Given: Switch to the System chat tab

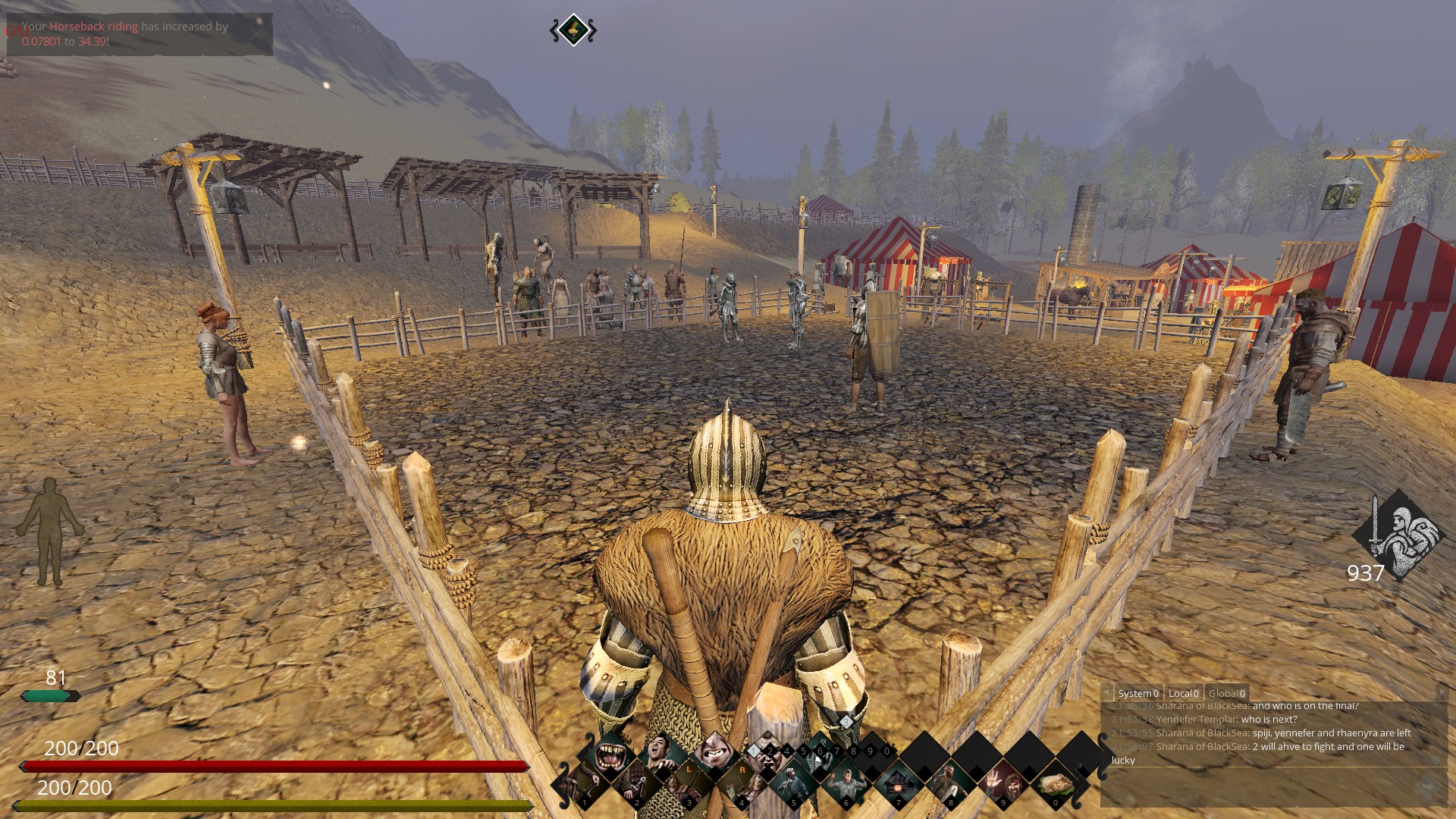Looking at the screenshot, I should (1137, 693).
